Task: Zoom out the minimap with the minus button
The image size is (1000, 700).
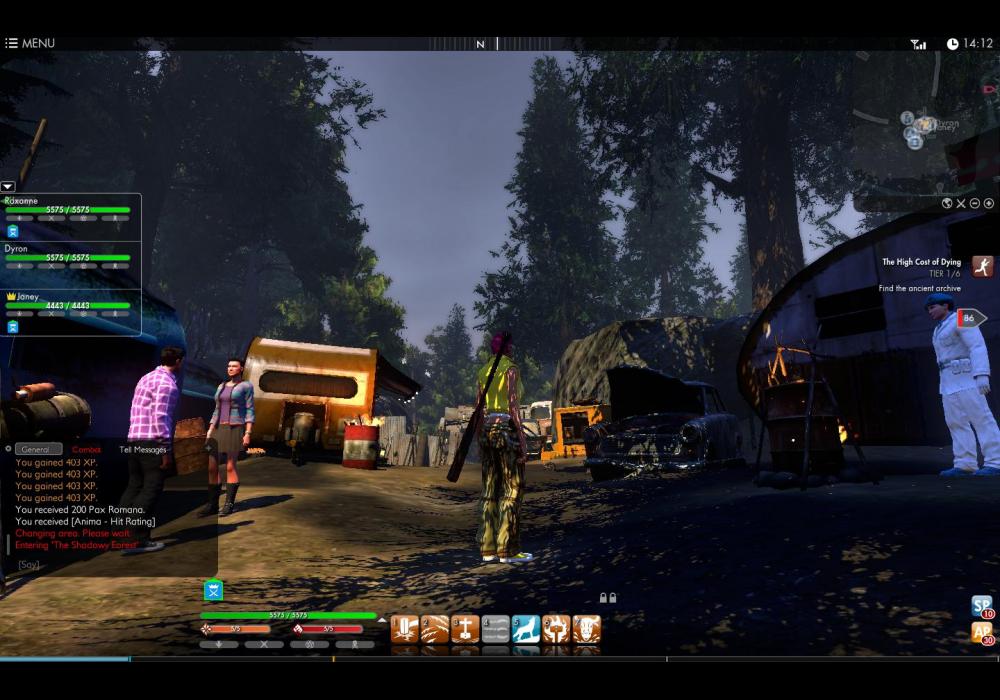Action: [975, 203]
